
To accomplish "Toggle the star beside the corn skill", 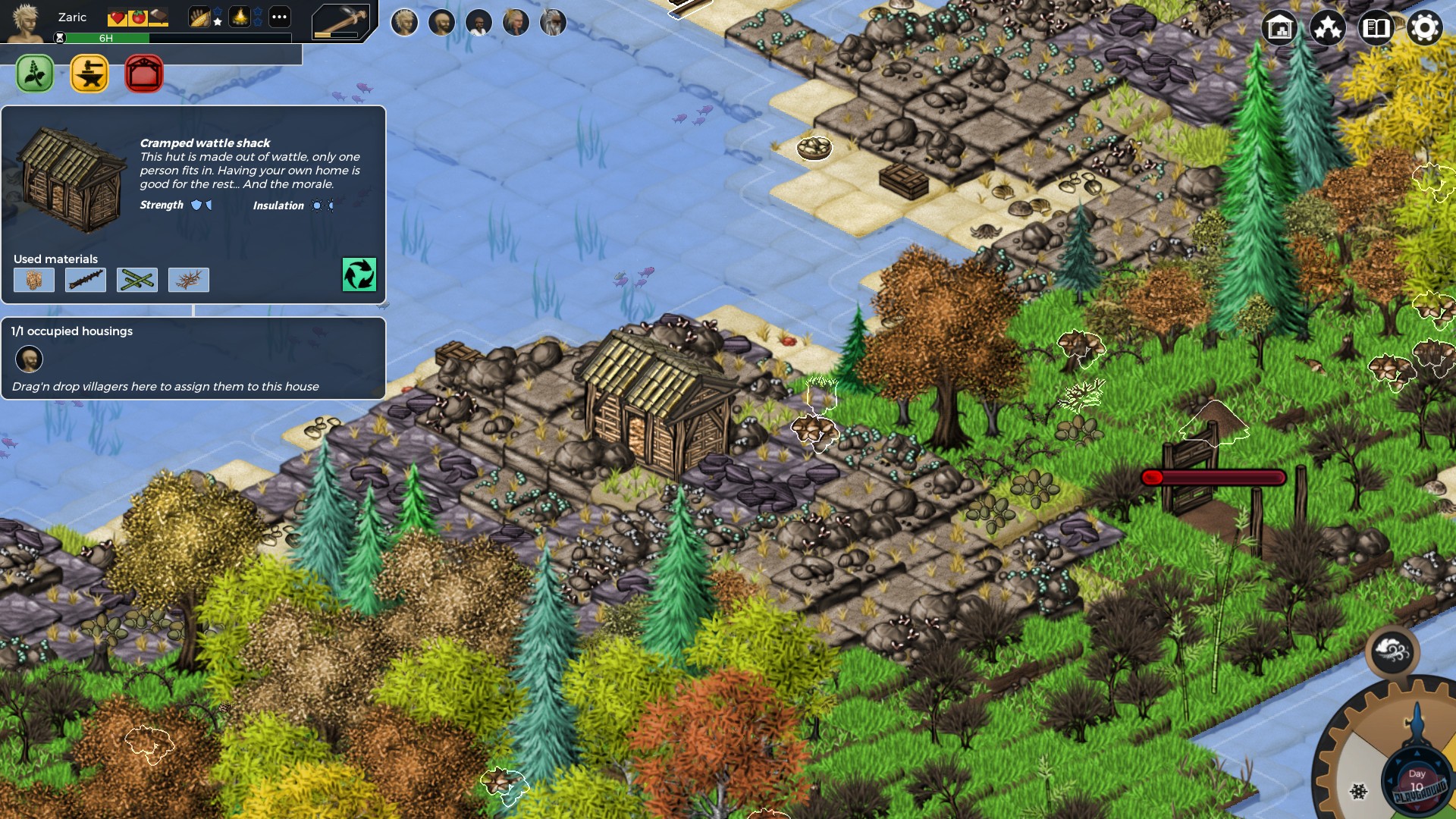I will (x=218, y=17).
